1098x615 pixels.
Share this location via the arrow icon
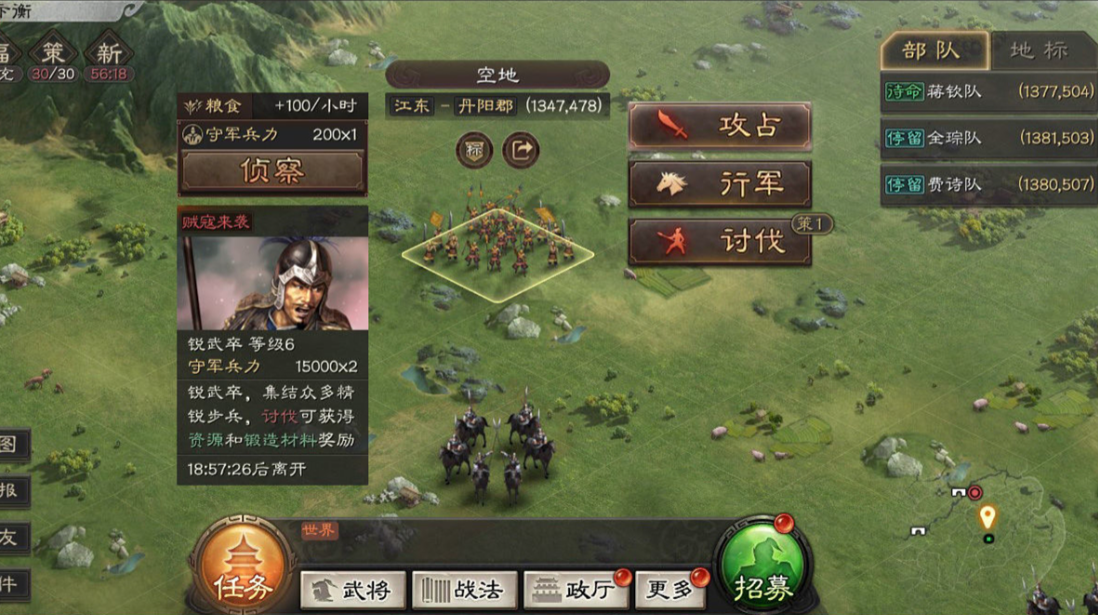point(520,151)
